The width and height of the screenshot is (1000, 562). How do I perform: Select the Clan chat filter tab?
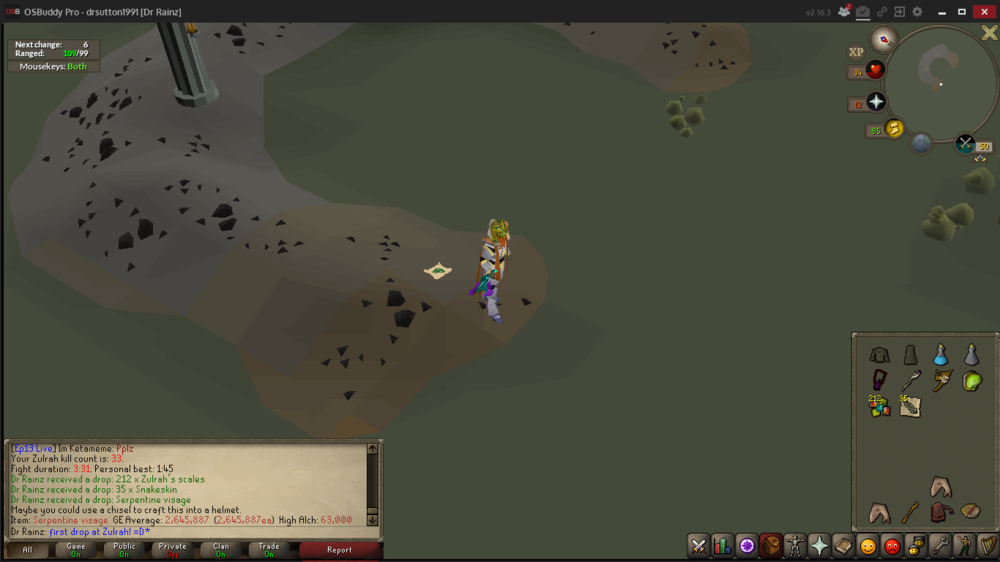(x=221, y=549)
